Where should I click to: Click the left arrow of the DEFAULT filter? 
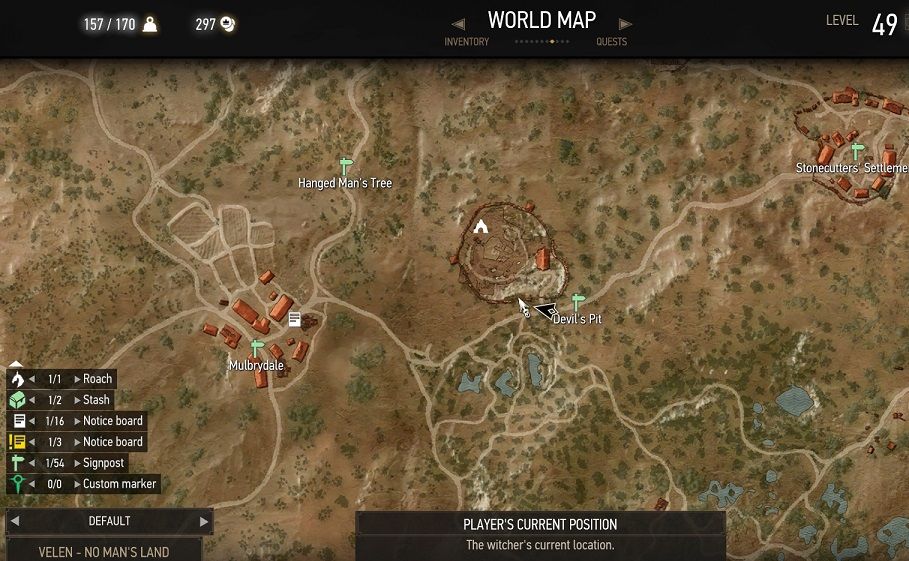coord(14,521)
